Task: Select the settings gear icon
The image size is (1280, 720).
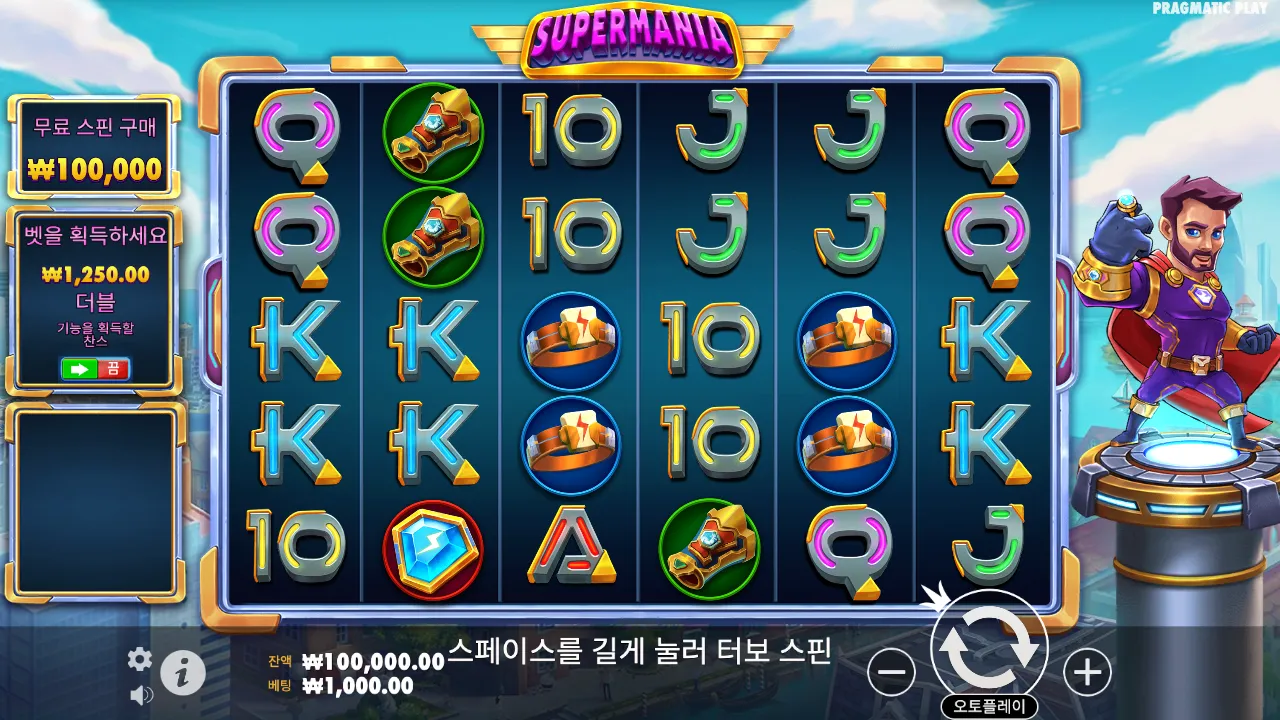Action: point(139,660)
